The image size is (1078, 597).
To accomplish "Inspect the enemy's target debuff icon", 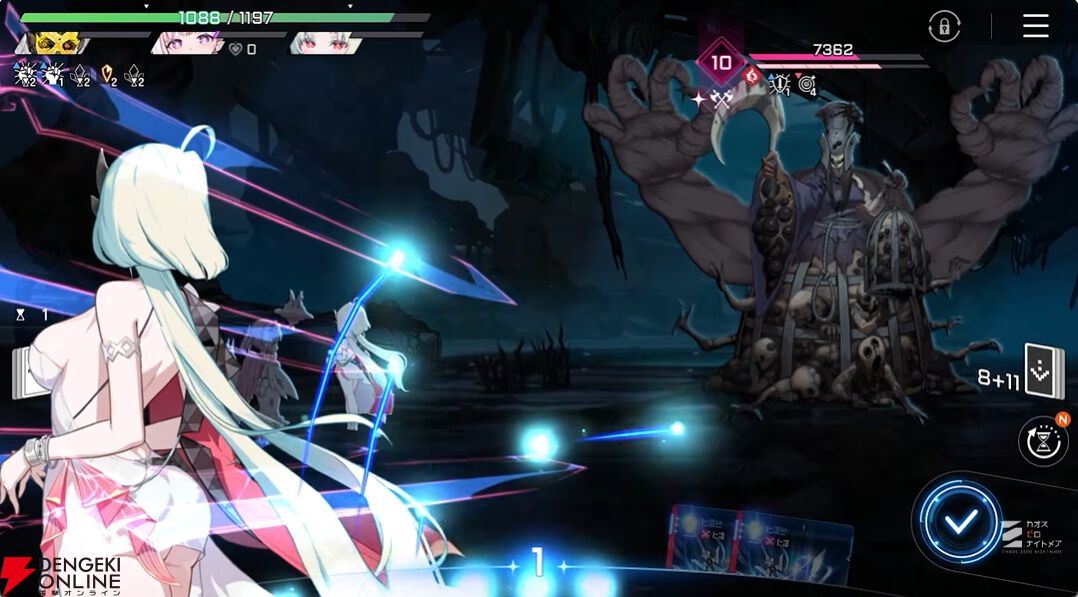I will coord(807,86).
